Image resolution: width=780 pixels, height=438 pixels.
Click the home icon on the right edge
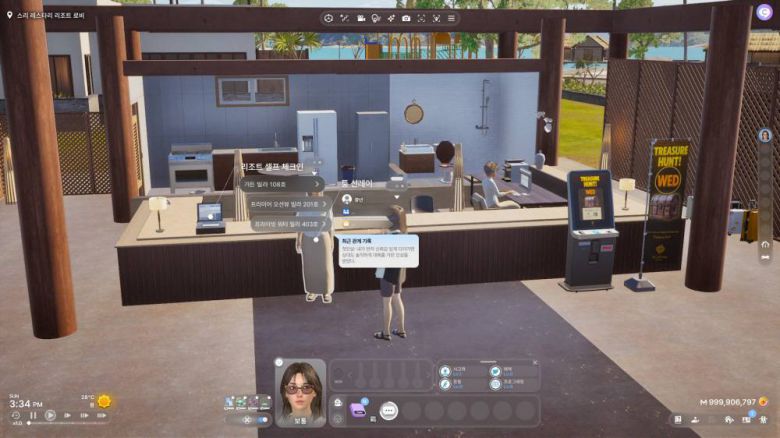click(765, 243)
